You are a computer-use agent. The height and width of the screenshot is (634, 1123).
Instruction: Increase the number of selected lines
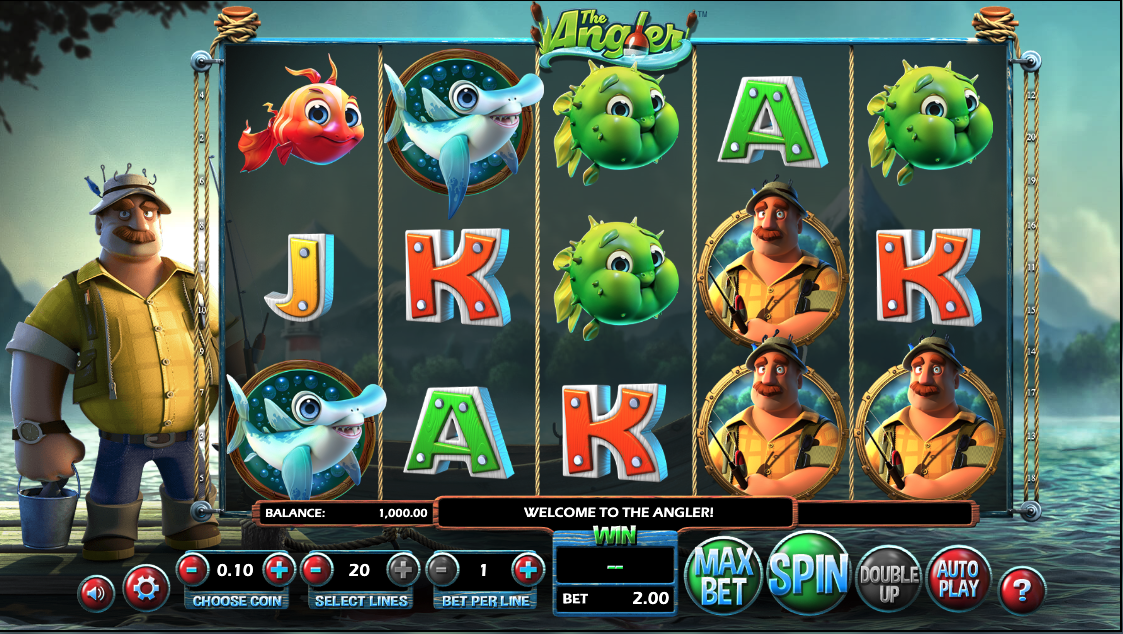403,570
